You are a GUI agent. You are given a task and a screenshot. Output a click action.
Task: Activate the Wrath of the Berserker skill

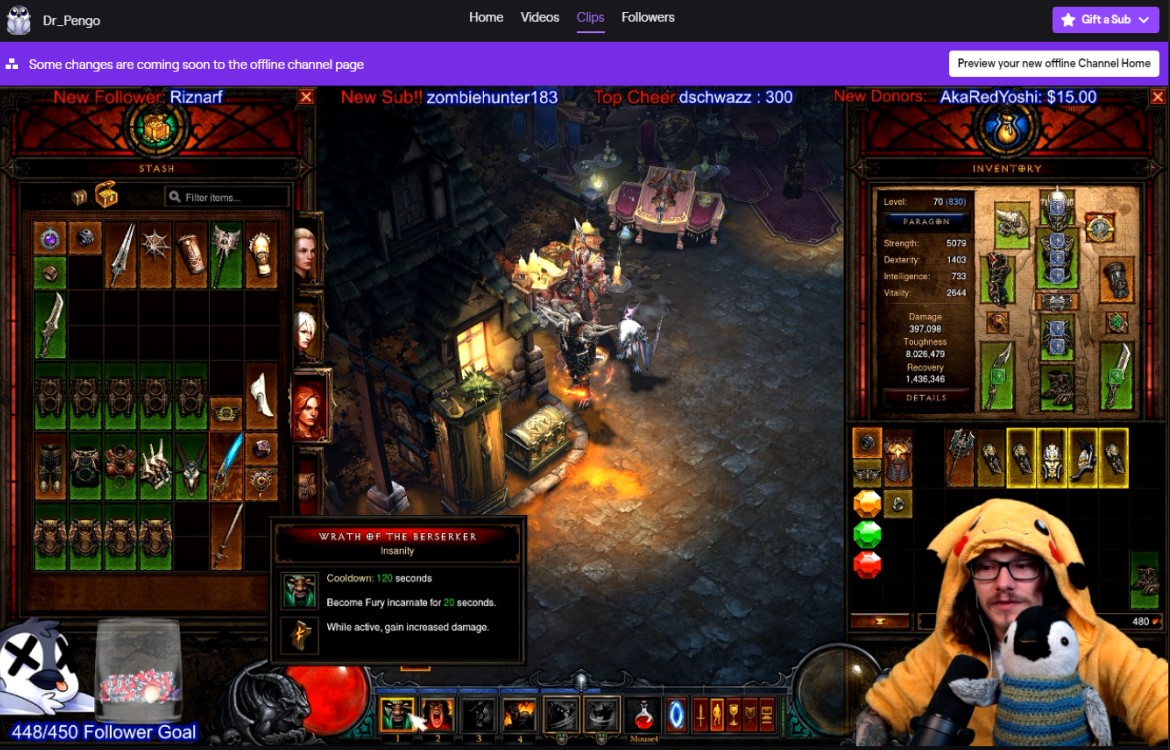pos(397,714)
